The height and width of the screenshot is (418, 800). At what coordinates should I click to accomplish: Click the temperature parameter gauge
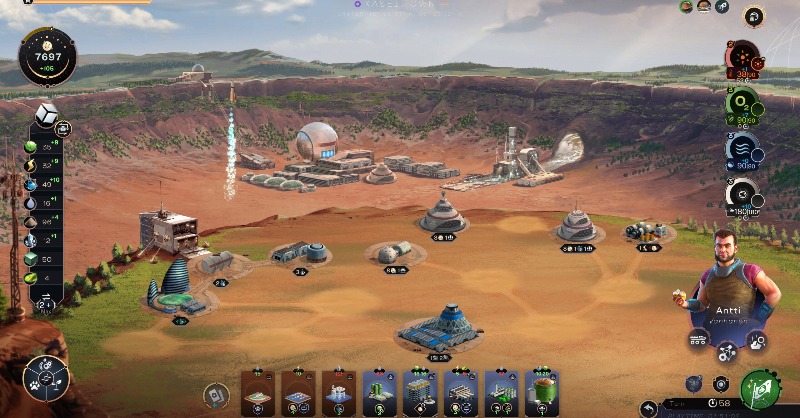tap(742, 60)
